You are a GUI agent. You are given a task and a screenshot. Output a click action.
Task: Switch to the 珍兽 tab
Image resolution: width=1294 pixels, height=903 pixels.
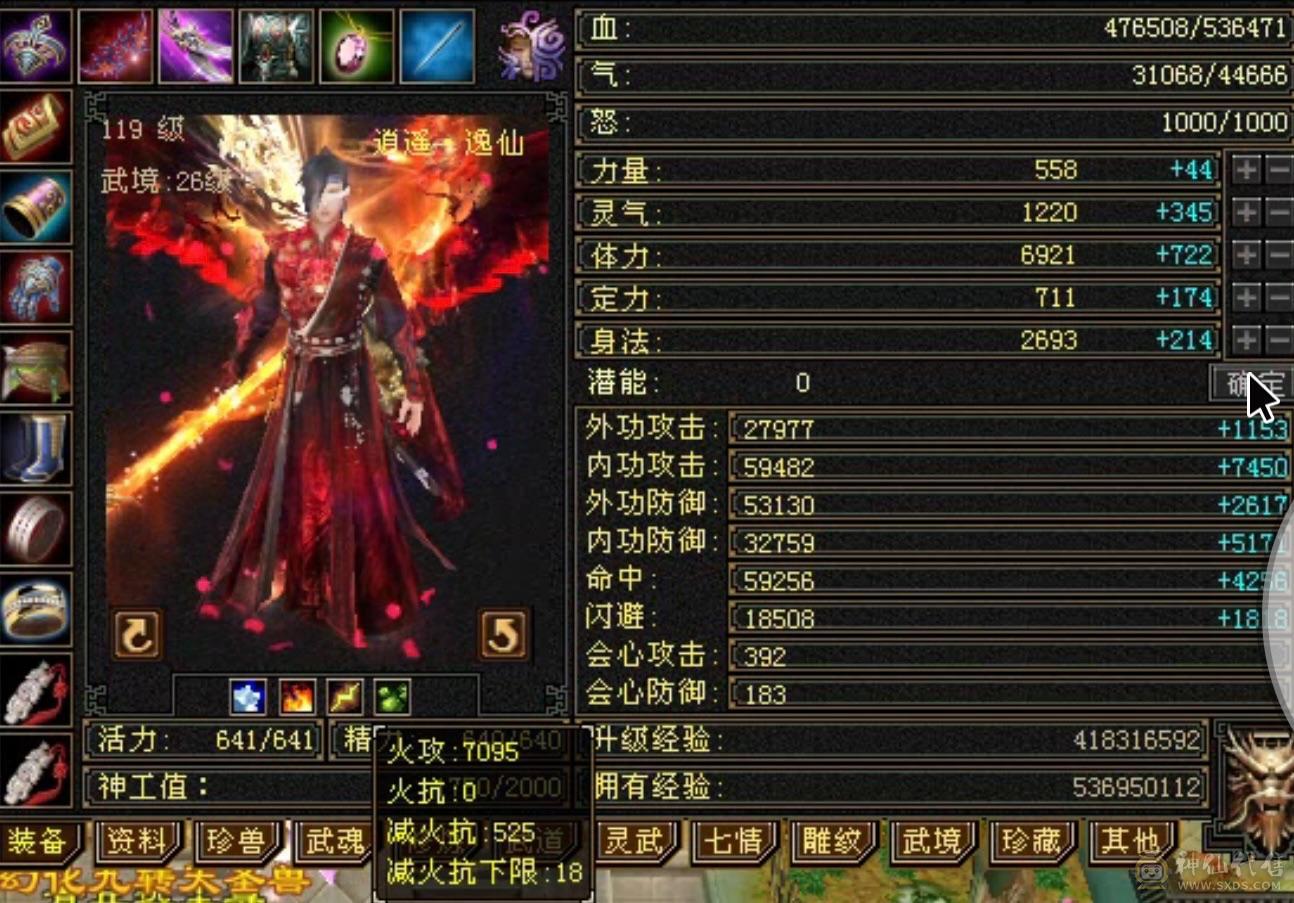237,845
